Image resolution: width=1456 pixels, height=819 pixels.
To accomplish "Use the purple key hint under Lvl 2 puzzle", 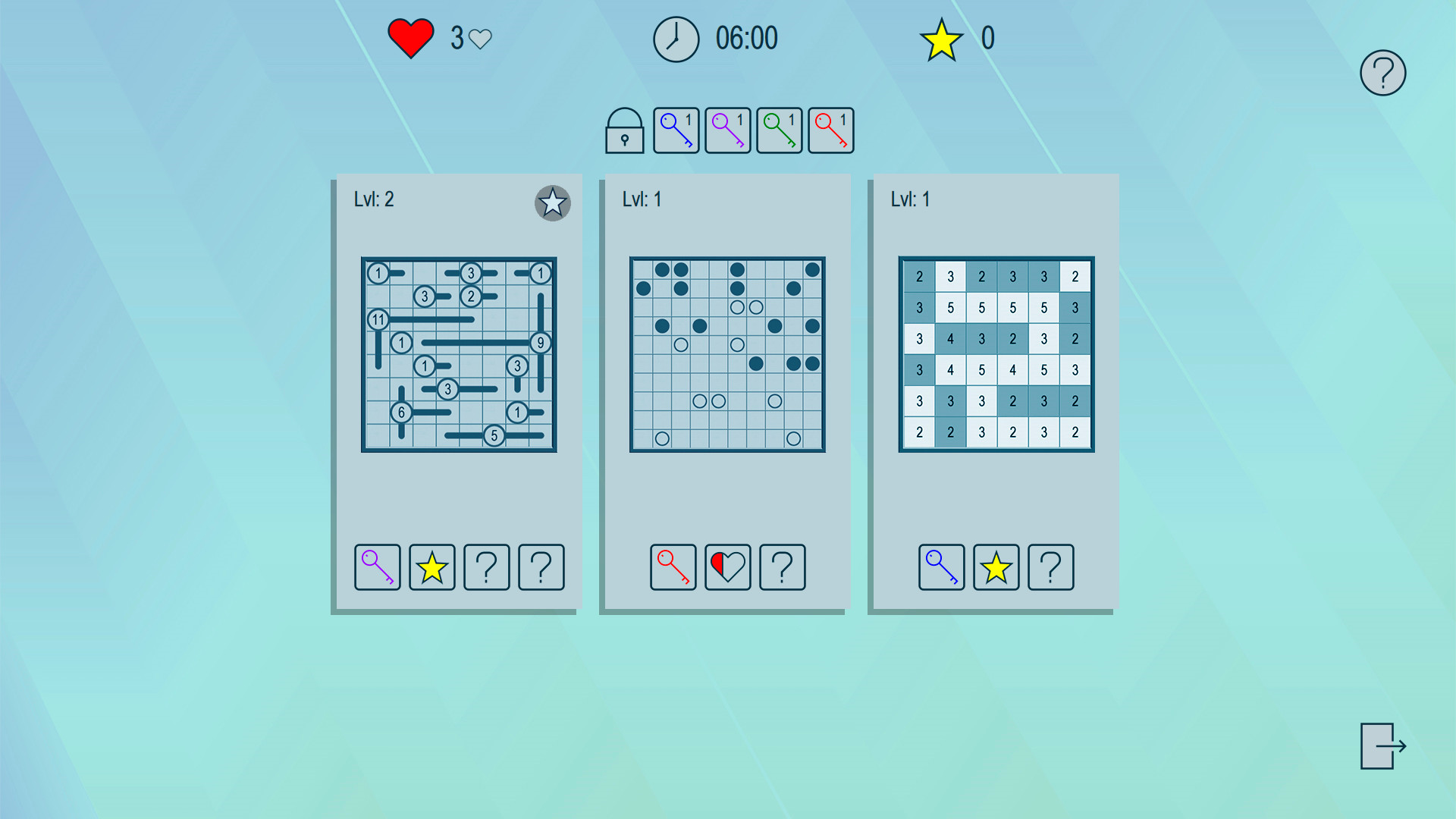I will tap(377, 567).
